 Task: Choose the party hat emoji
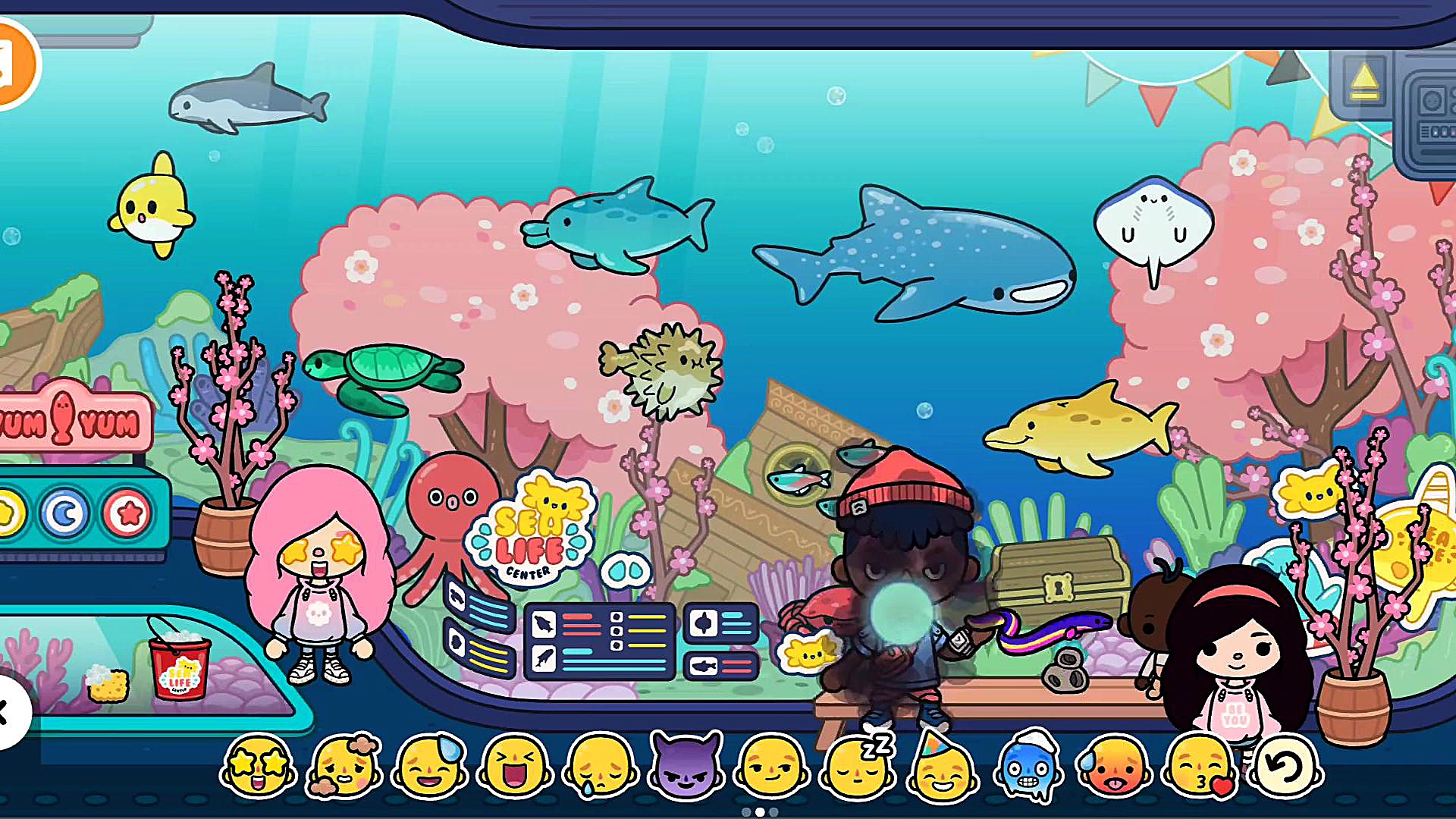pos(943,767)
